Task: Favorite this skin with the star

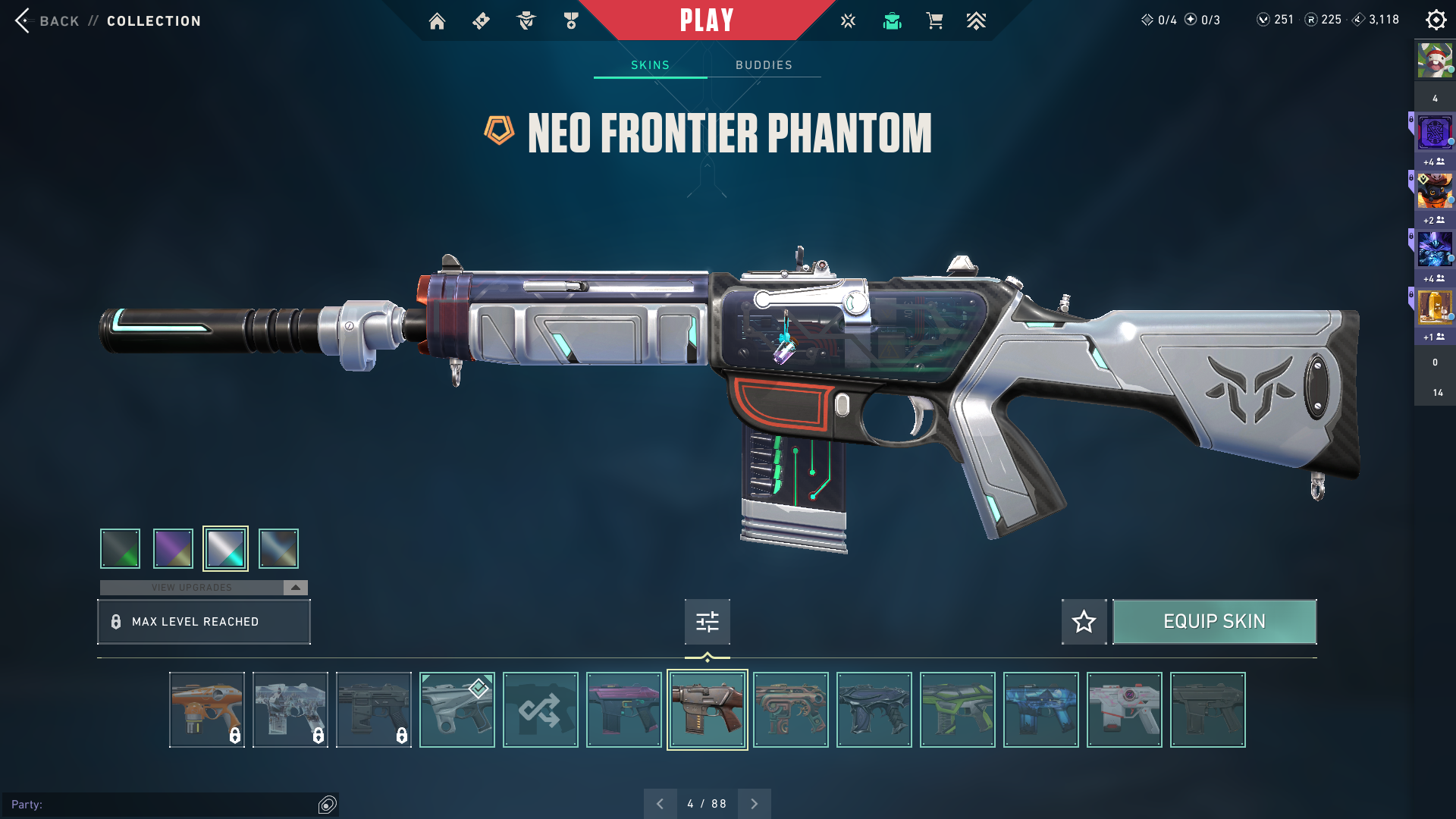Action: click(1084, 622)
